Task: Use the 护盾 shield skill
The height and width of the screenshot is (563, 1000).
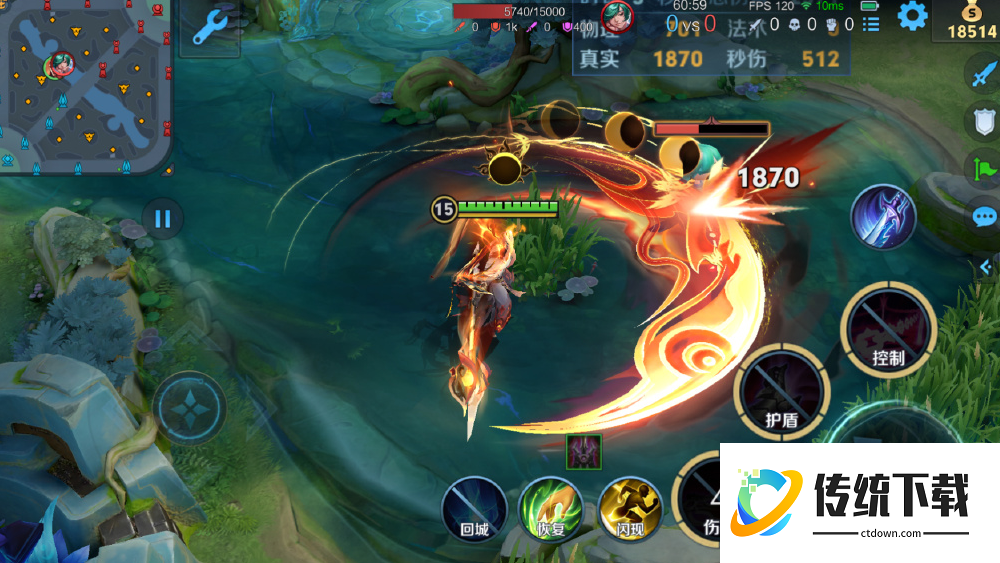Action: (x=781, y=392)
